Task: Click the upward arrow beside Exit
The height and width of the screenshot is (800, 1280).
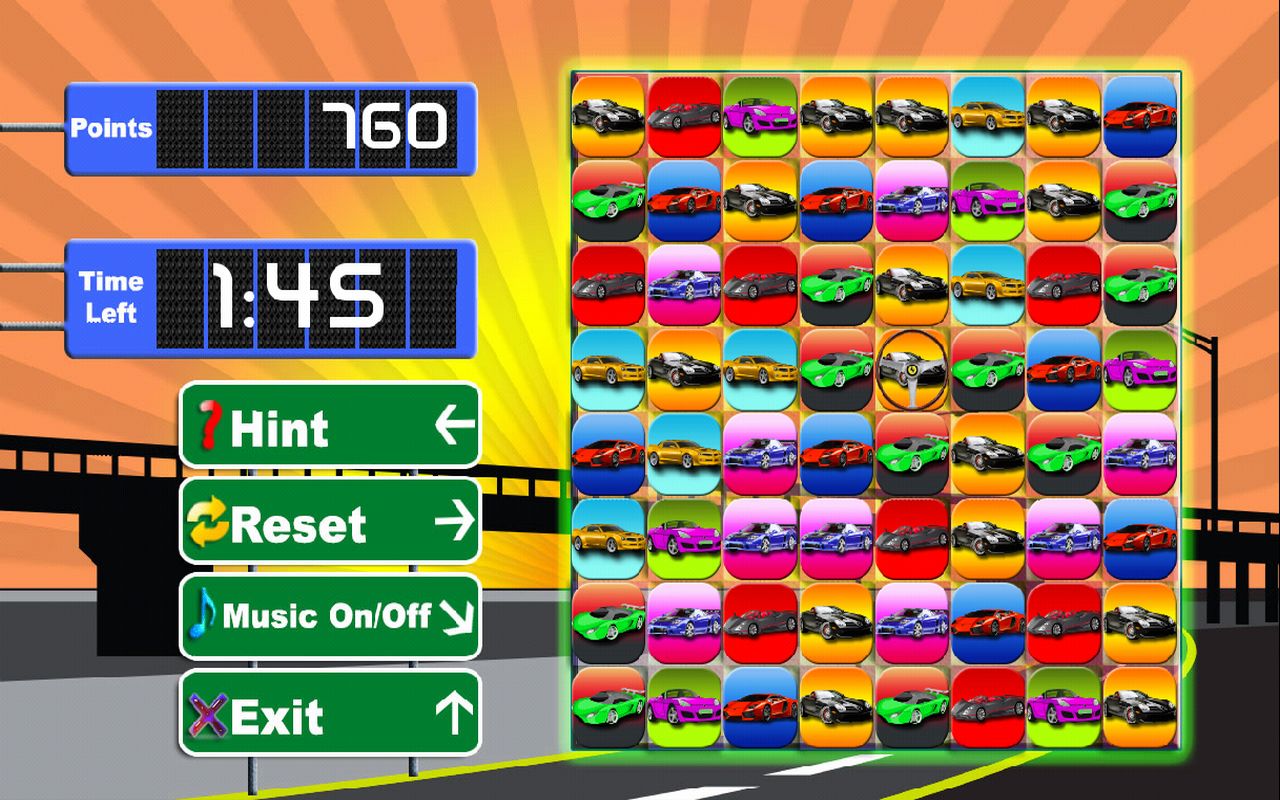Action: [452, 713]
